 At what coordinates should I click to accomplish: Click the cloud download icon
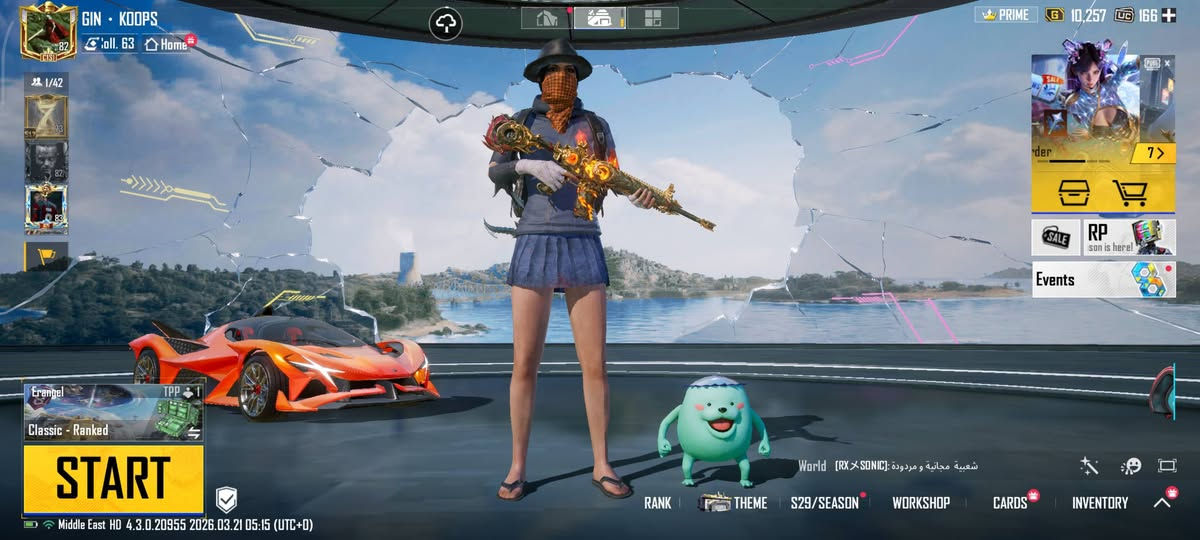point(445,23)
